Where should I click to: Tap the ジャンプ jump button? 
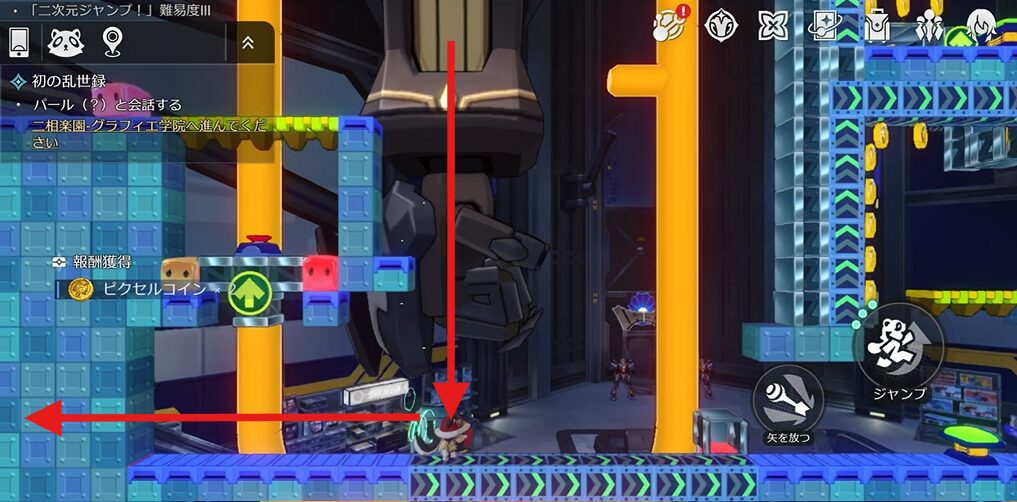[x=898, y=352]
